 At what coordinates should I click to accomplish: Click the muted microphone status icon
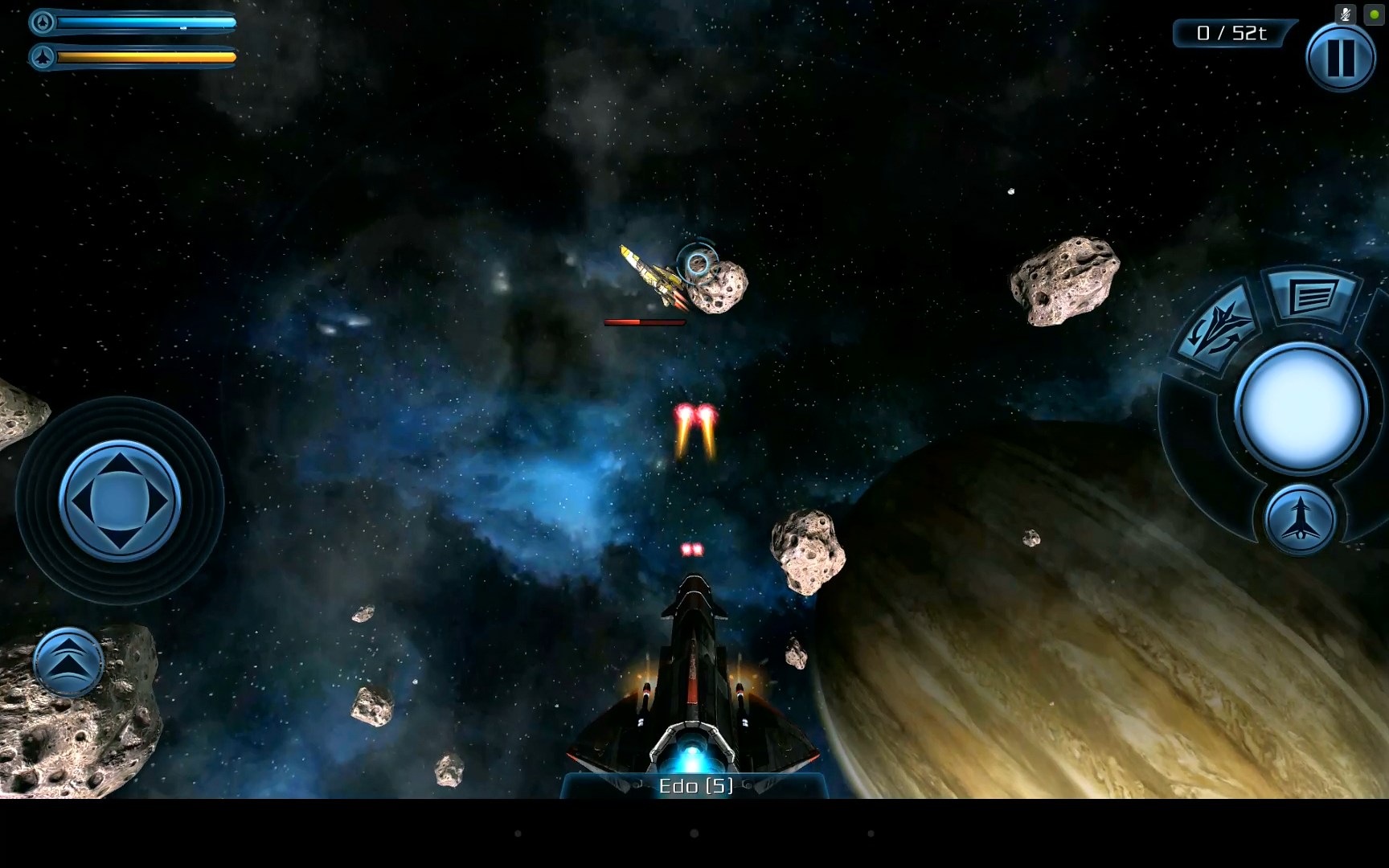[1346, 14]
